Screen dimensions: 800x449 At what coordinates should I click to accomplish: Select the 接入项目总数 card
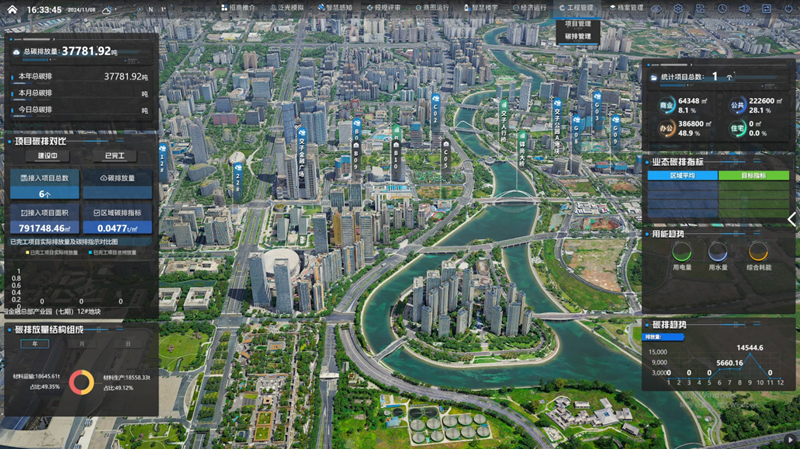tap(44, 183)
